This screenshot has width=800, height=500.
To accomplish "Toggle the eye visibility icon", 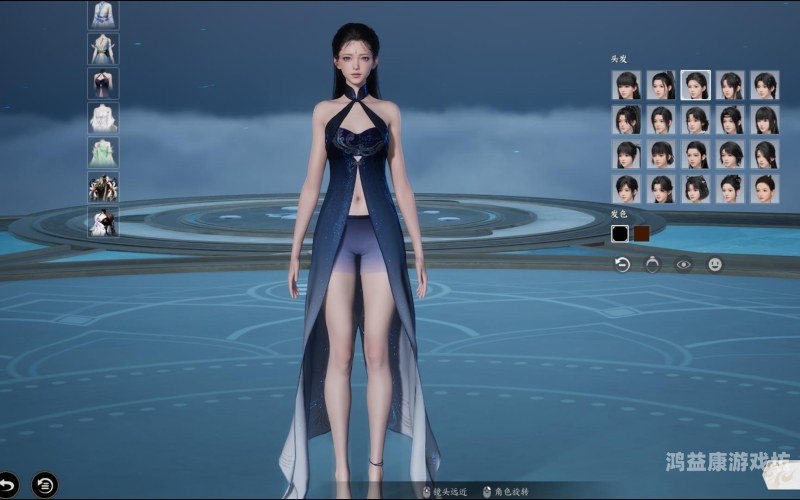I will pos(684,265).
